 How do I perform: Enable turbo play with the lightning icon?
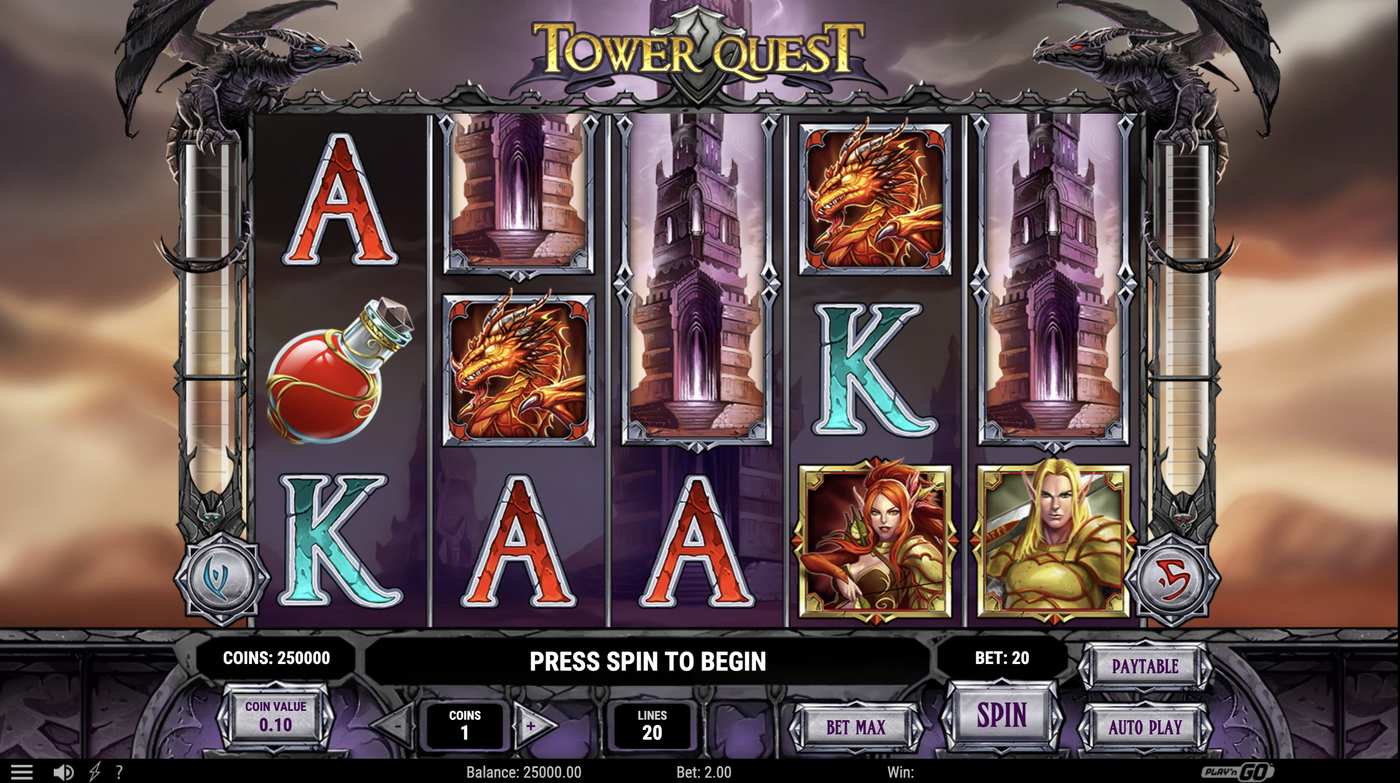[92, 770]
